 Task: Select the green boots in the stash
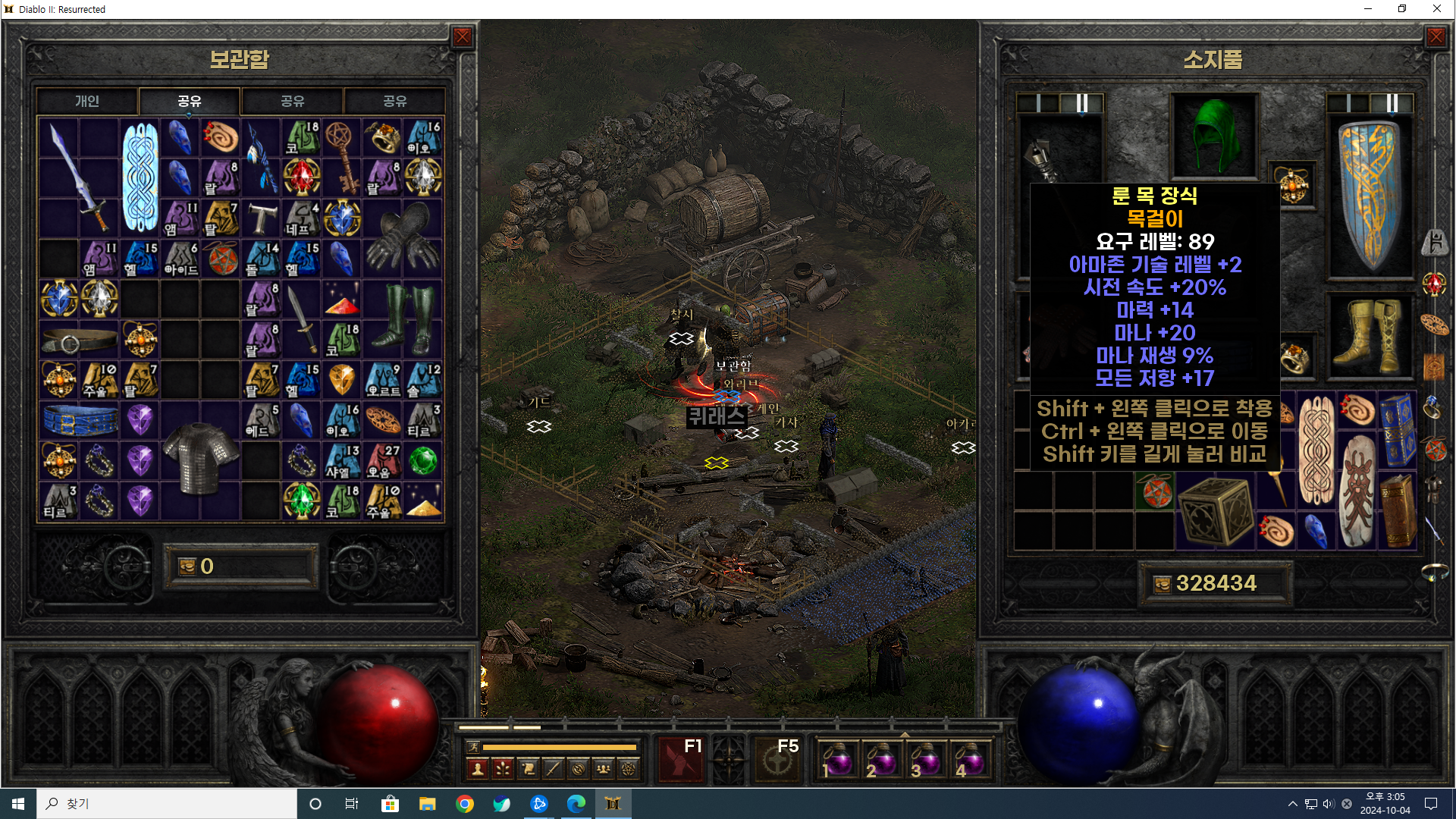(x=403, y=318)
